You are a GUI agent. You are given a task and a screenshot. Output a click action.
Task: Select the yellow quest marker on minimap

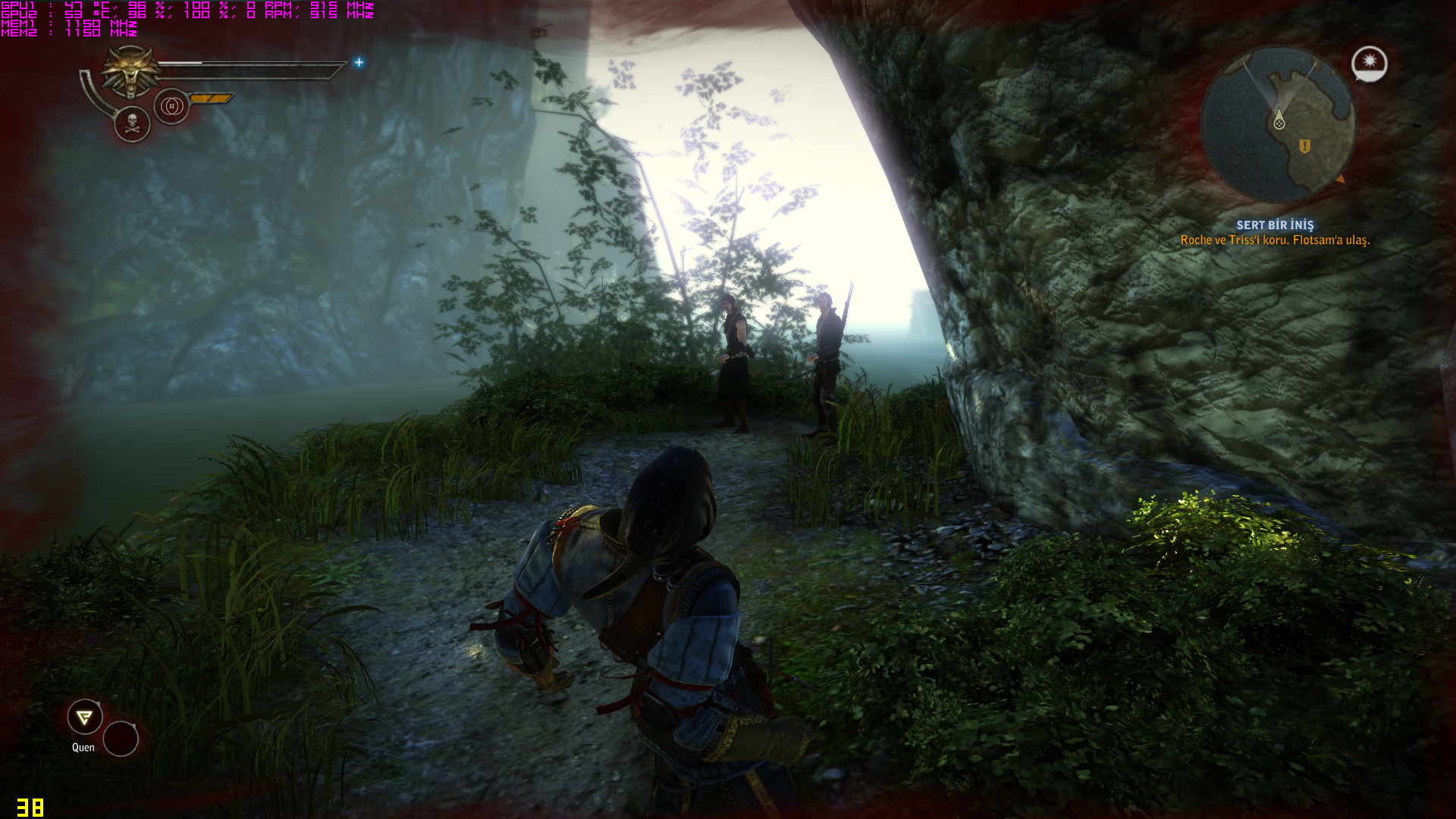[x=1304, y=146]
